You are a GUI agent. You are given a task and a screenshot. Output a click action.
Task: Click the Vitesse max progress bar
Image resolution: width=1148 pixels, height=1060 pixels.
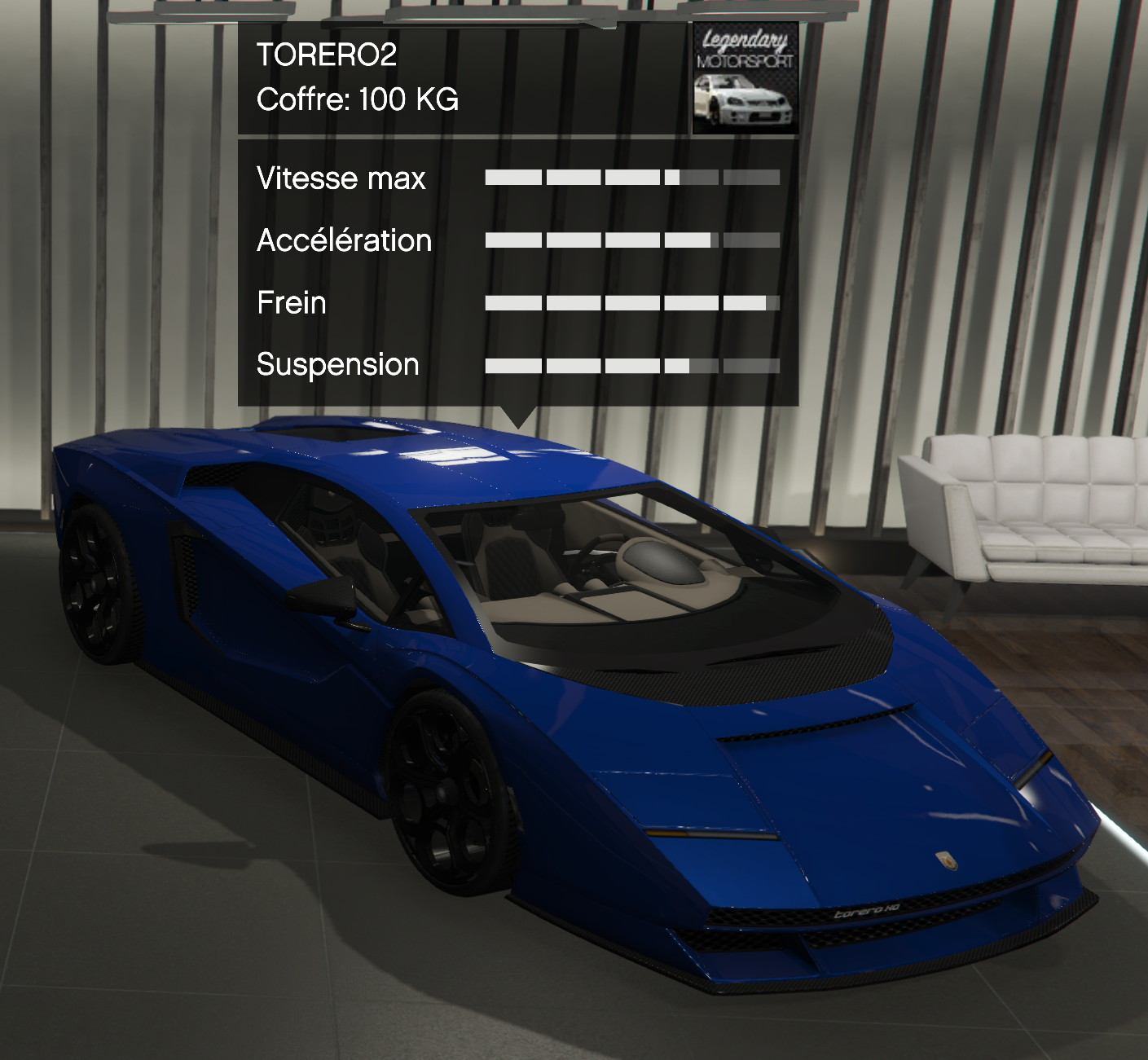(631, 178)
